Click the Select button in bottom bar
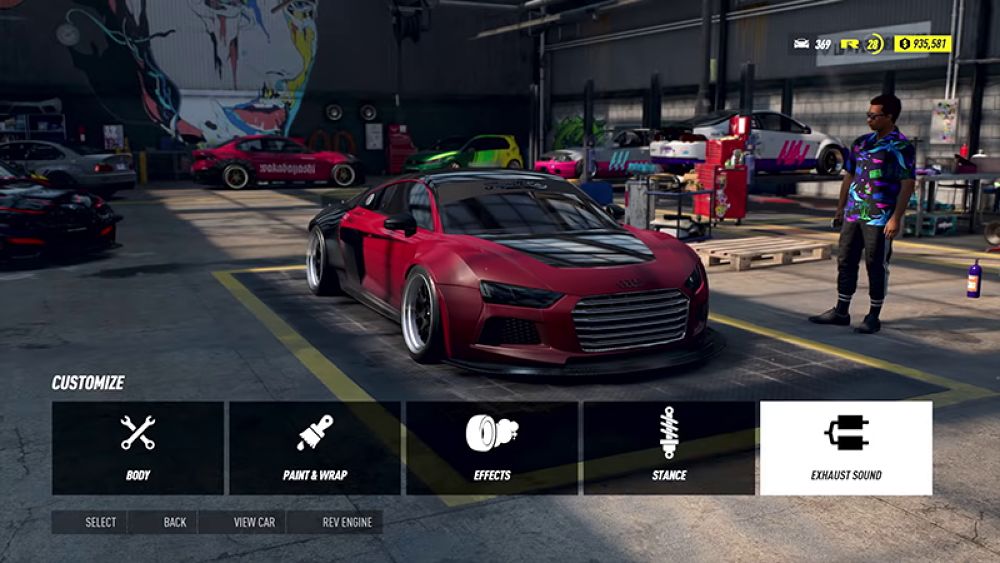The width and height of the screenshot is (1000, 563). (91, 522)
